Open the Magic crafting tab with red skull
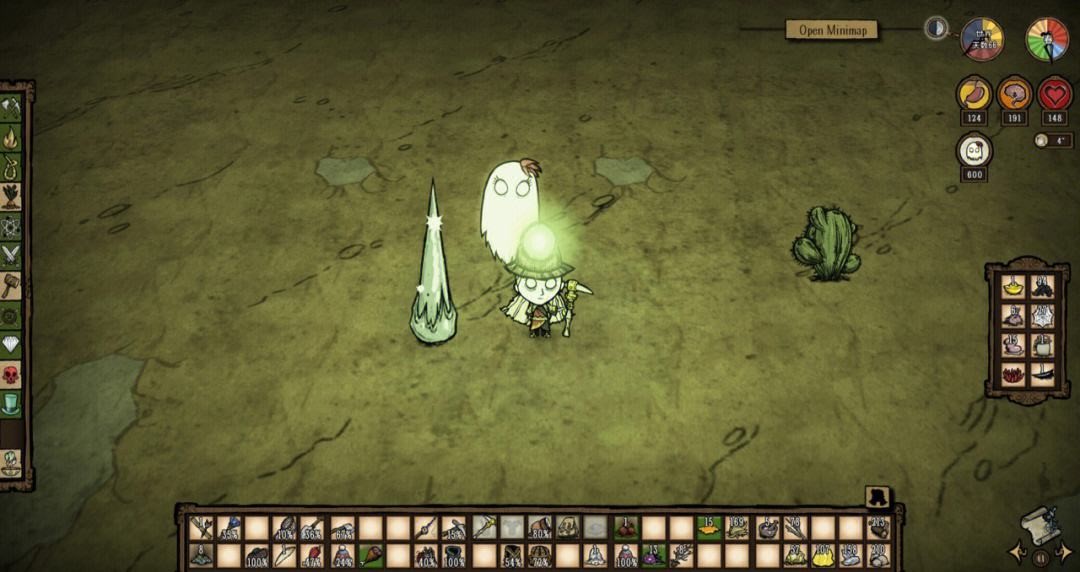Image resolution: width=1080 pixels, height=572 pixels. pyautogui.click(x=11, y=375)
